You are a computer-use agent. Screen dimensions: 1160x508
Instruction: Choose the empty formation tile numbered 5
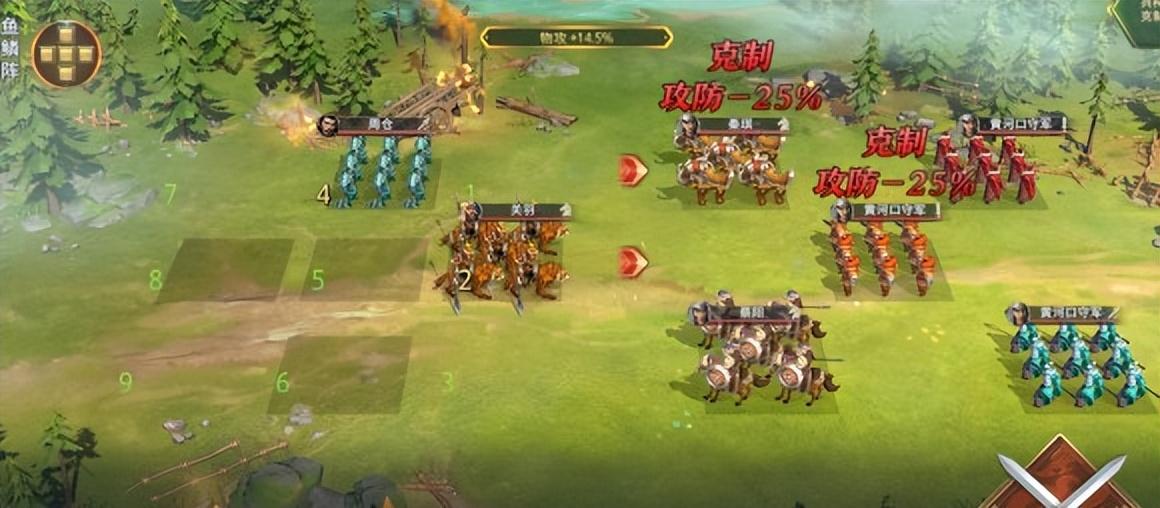364,270
